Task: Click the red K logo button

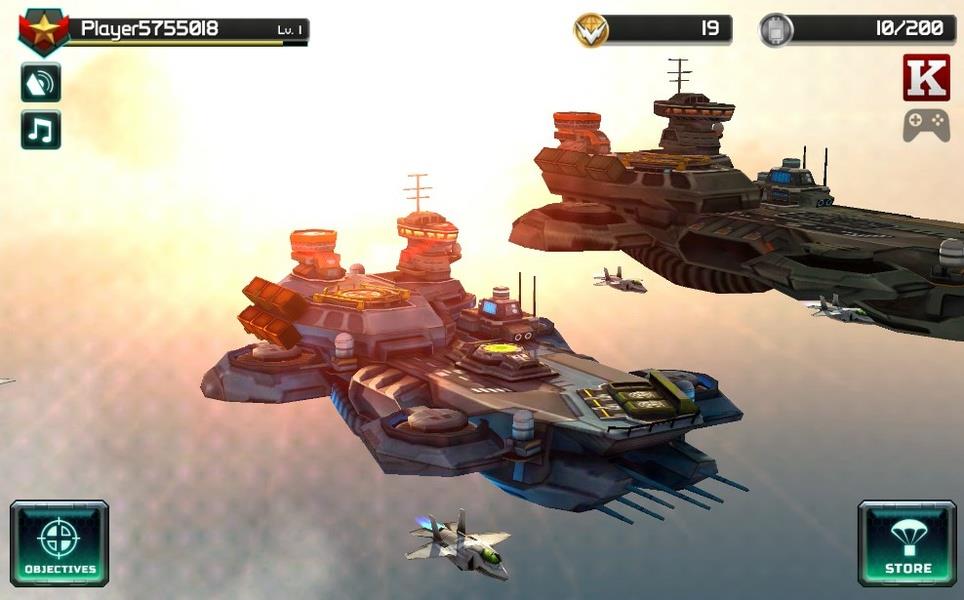Action: point(926,78)
